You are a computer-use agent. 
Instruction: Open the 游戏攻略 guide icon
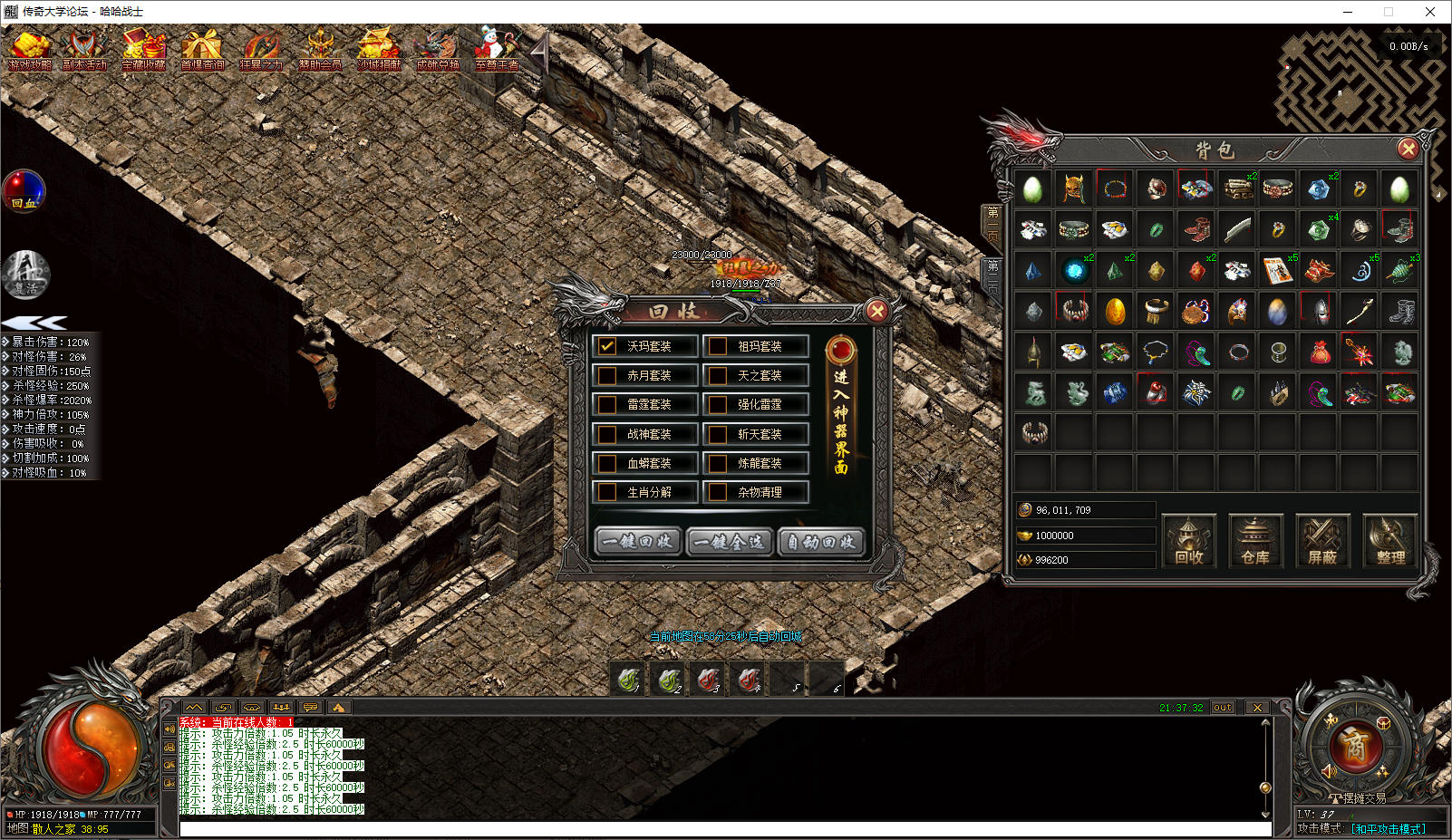(30, 51)
